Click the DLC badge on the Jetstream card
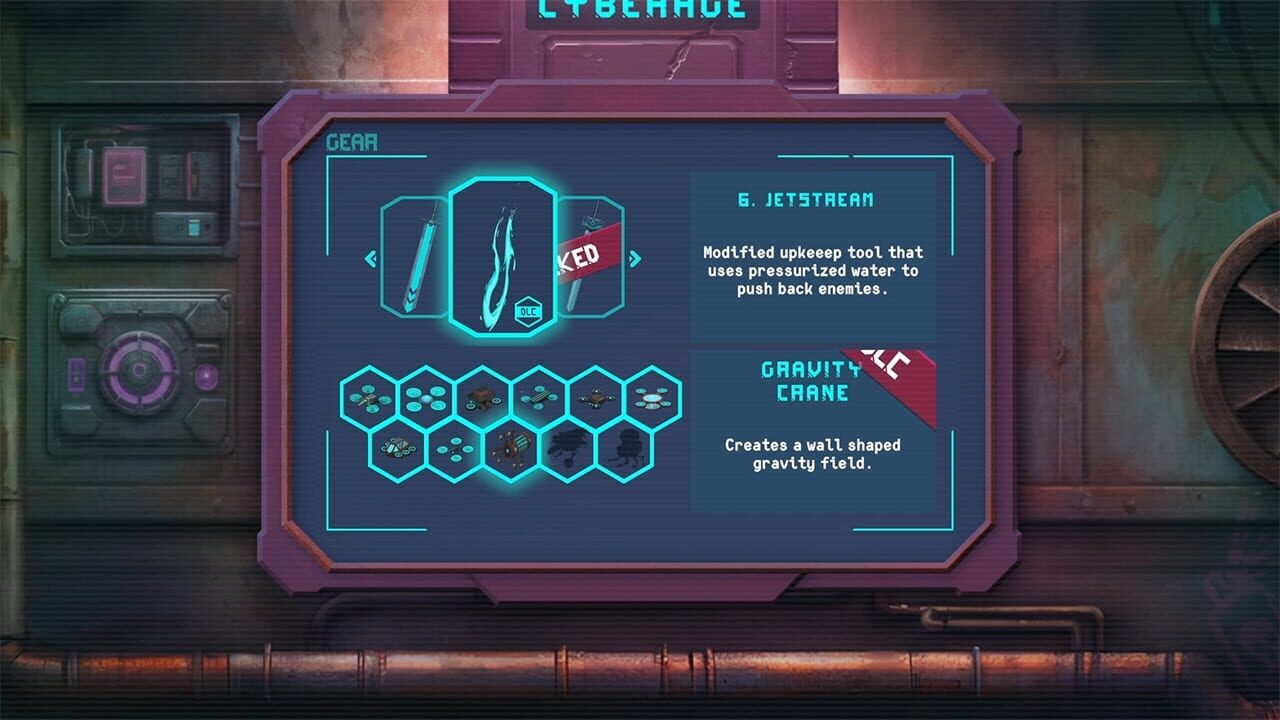Screen dimensions: 1280x720 [528, 312]
